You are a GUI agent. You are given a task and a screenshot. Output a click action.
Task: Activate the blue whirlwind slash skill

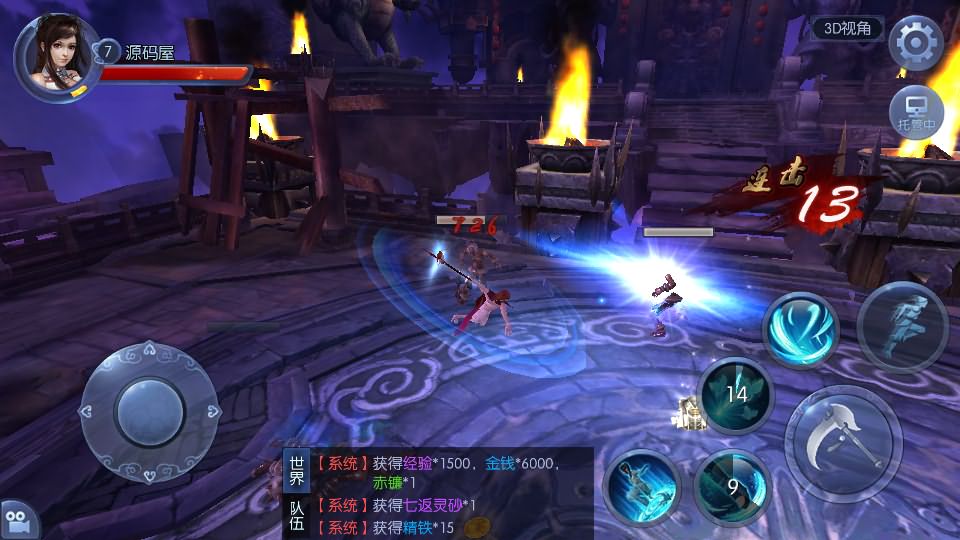(x=800, y=329)
